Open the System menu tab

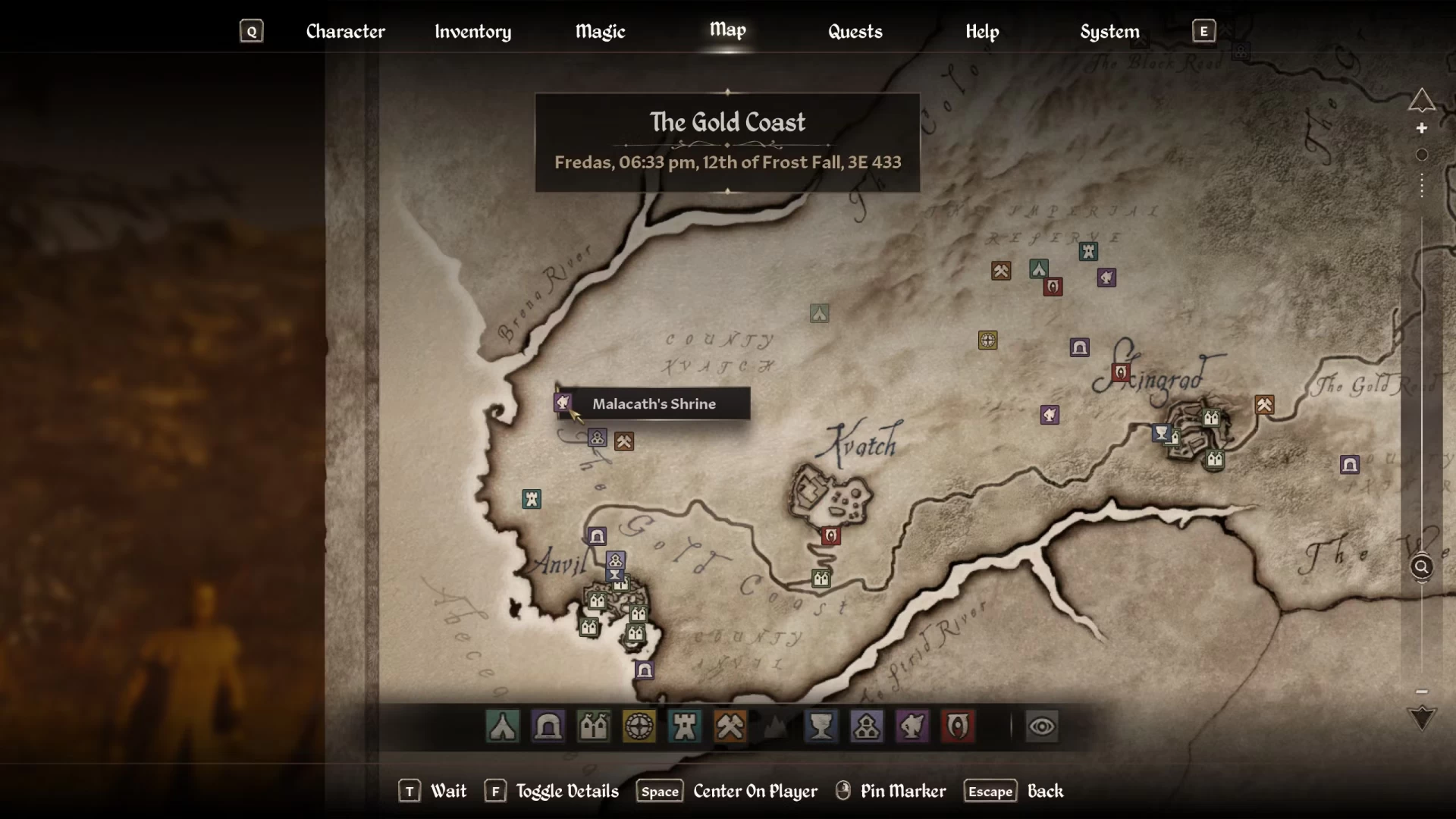pyautogui.click(x=1109, y=31)
